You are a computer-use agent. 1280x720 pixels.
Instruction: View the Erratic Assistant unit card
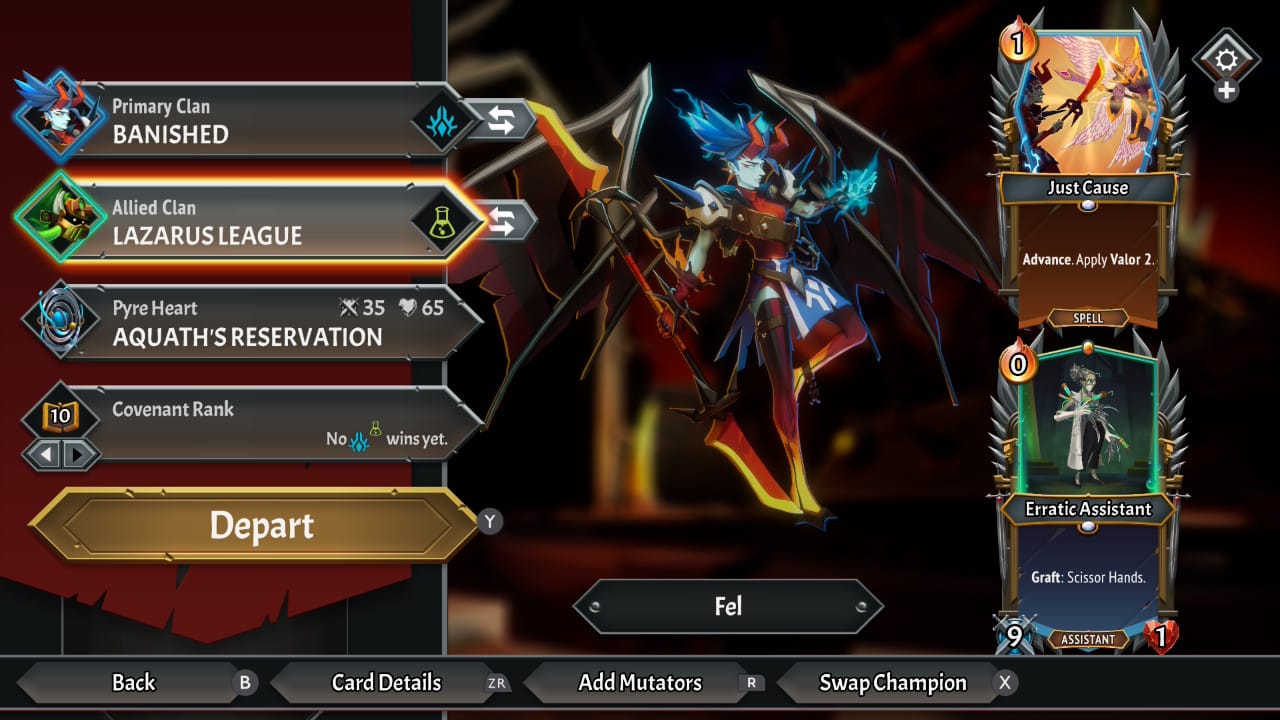[x=1088, y=500]
